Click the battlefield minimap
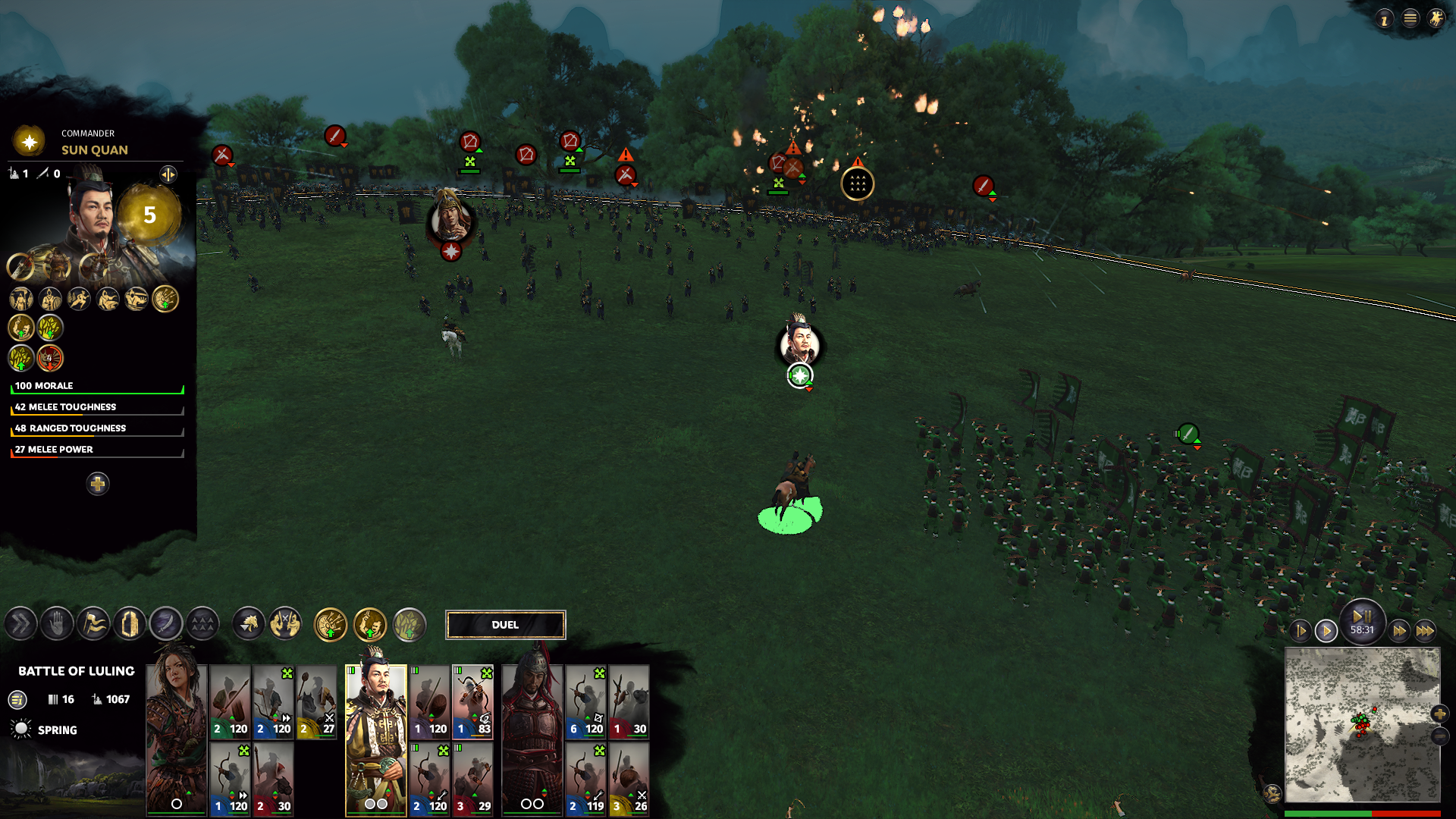Viewport: 1456px width, 819px height. pyautogui.click(x=1362, y=724)
